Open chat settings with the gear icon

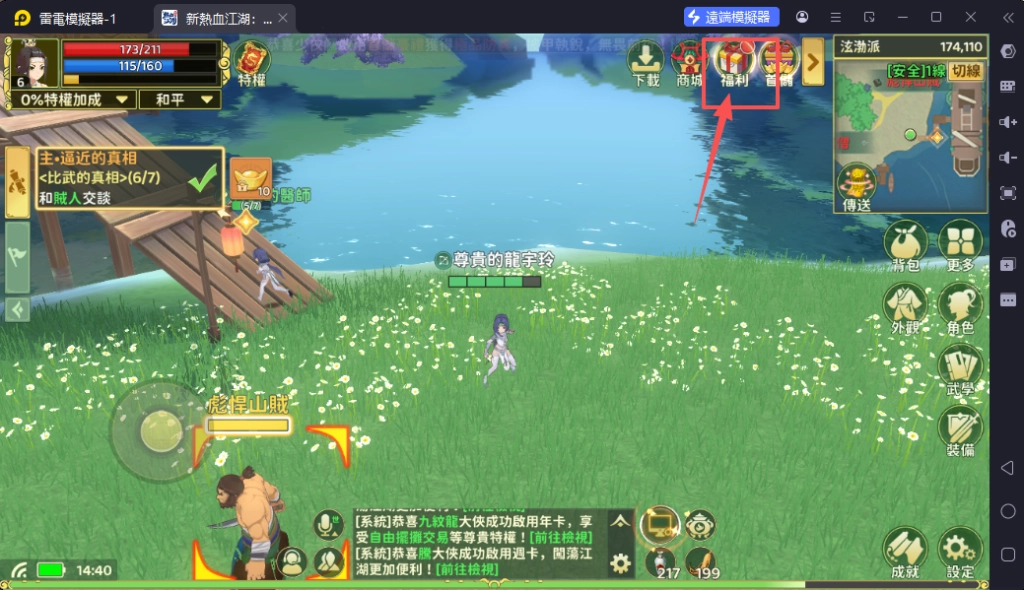click(x=621, y=564)
